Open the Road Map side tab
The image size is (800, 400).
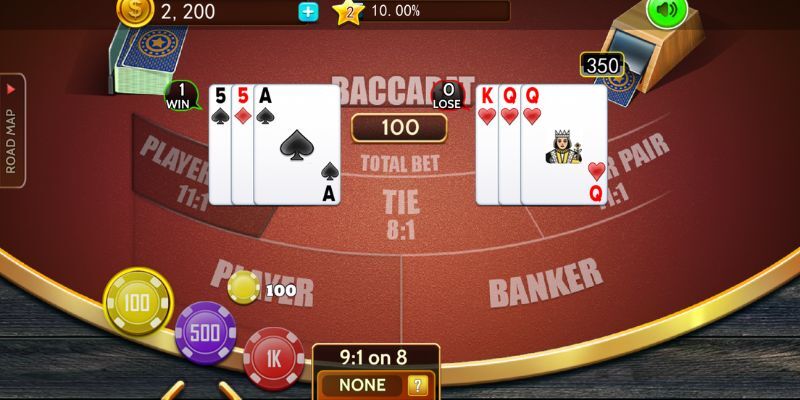click(13, 130)
